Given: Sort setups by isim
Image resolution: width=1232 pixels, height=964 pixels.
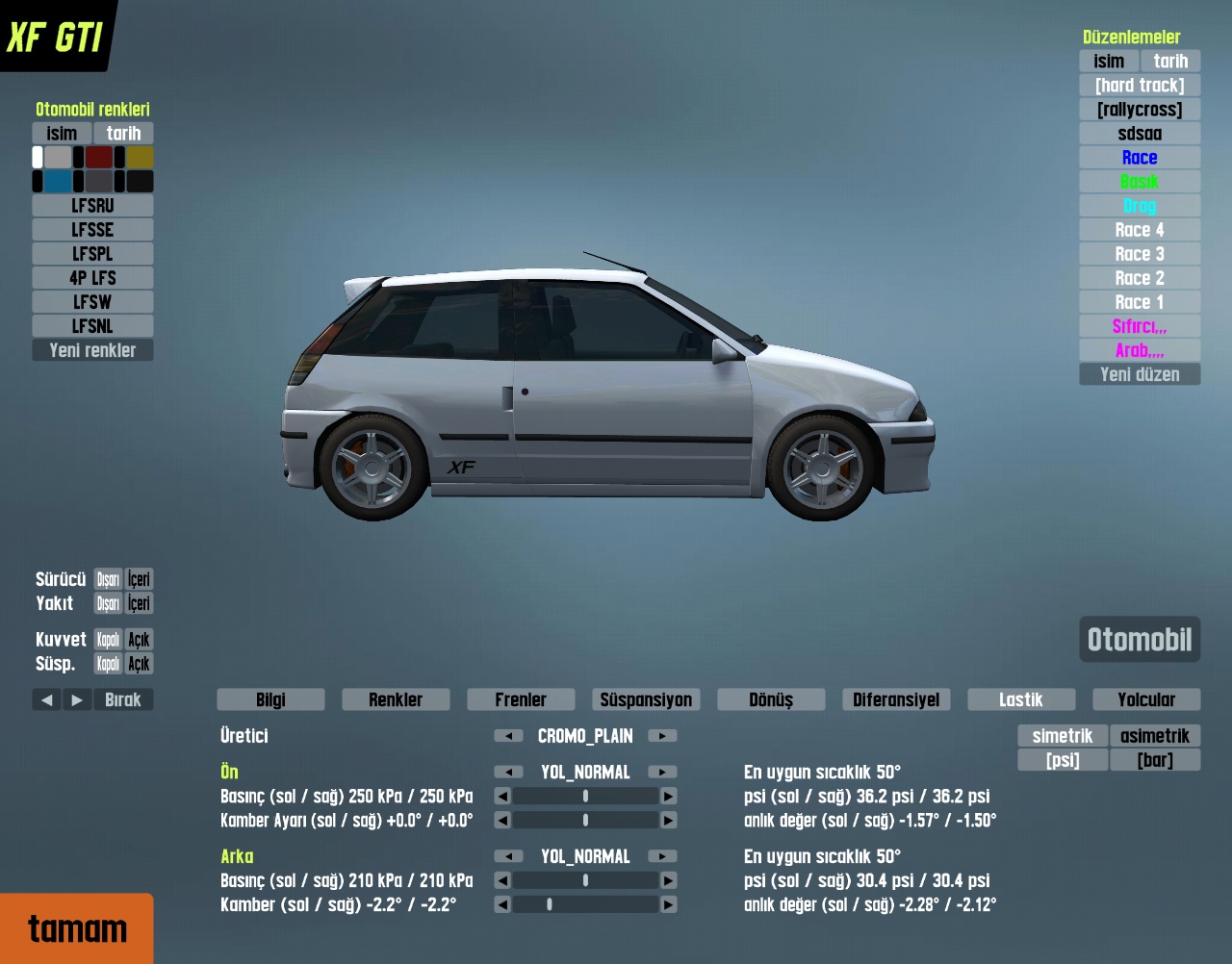Looking at the screenshot, I should (1109, 62).
